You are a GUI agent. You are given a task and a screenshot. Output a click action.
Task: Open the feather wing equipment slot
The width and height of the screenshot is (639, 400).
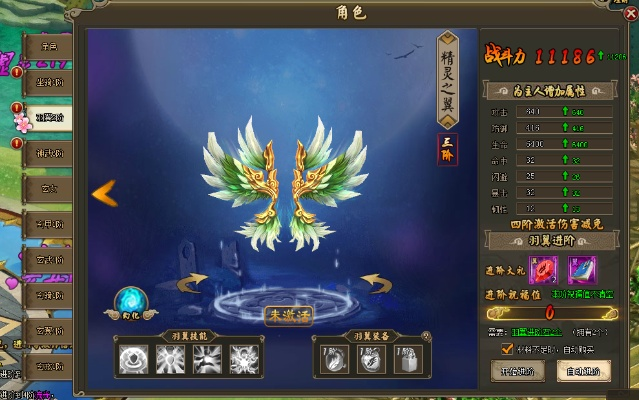334,359
